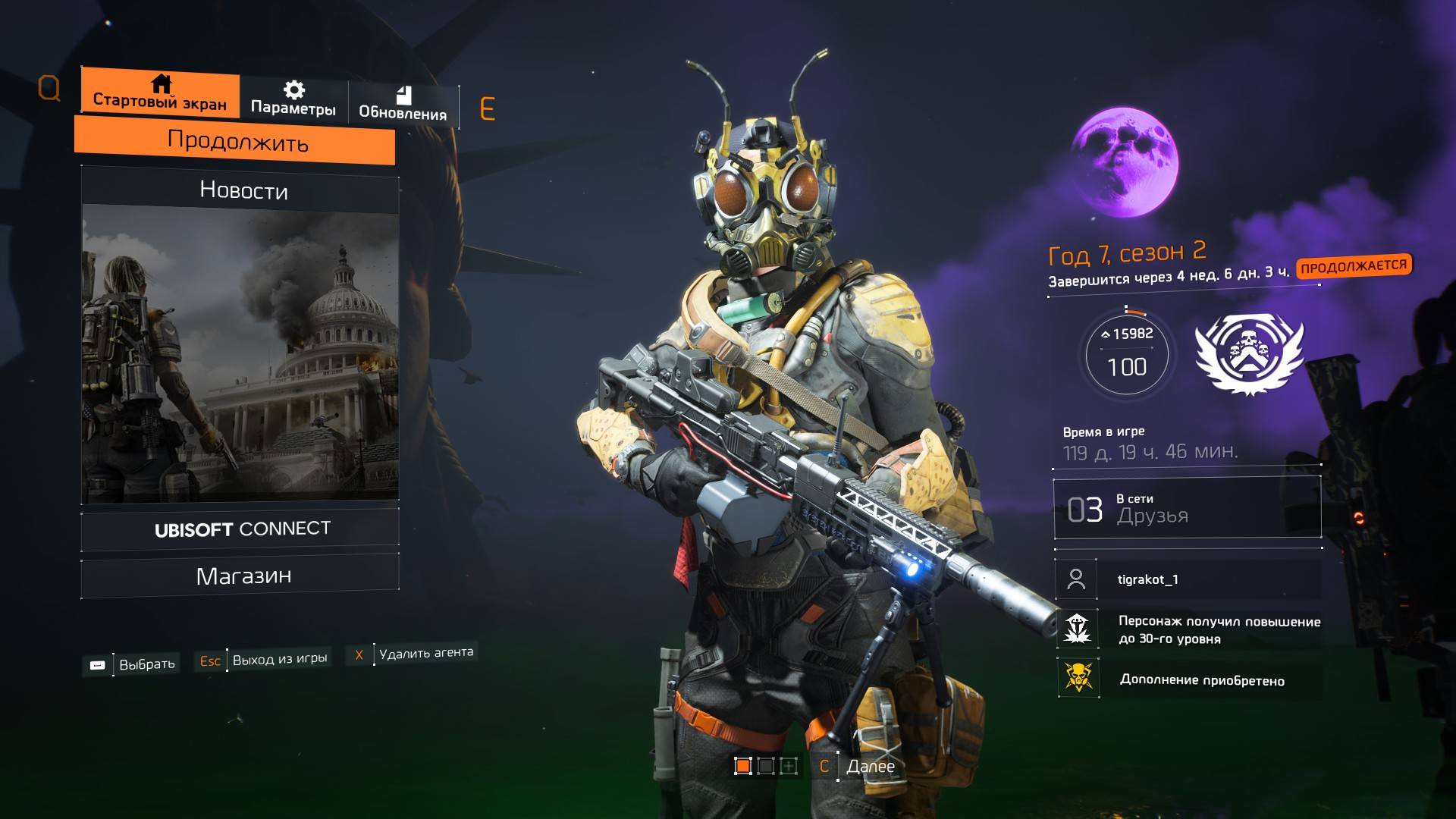Continue the game with Продолжить
This screenshot has height=819, width=1456.
[x=237, y=143]
